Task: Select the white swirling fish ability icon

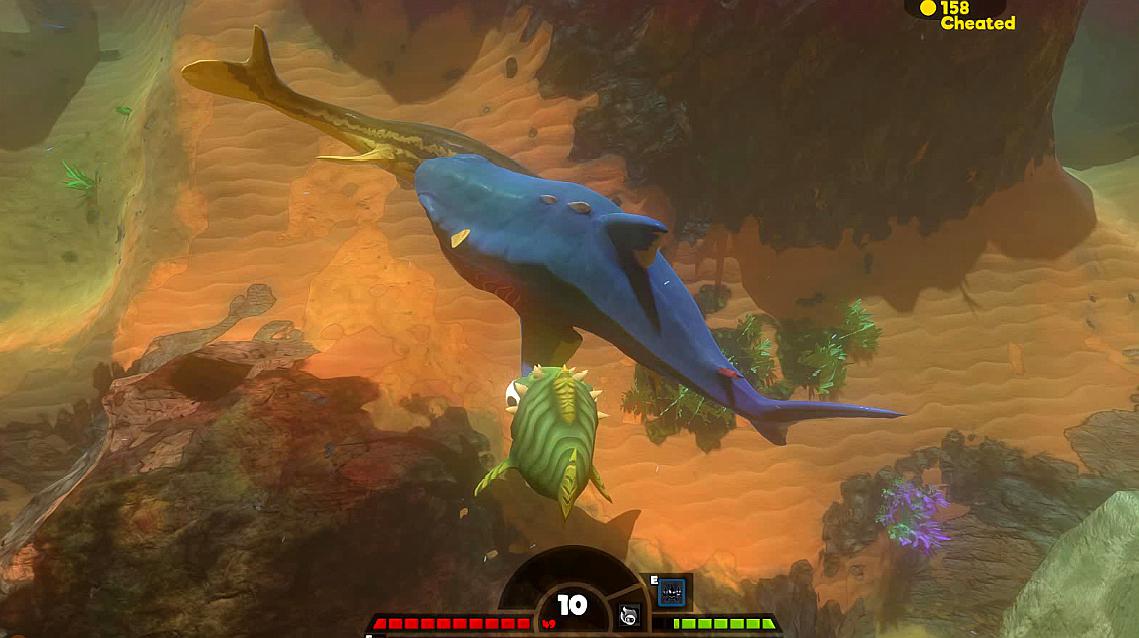Action: pos(630,616)
